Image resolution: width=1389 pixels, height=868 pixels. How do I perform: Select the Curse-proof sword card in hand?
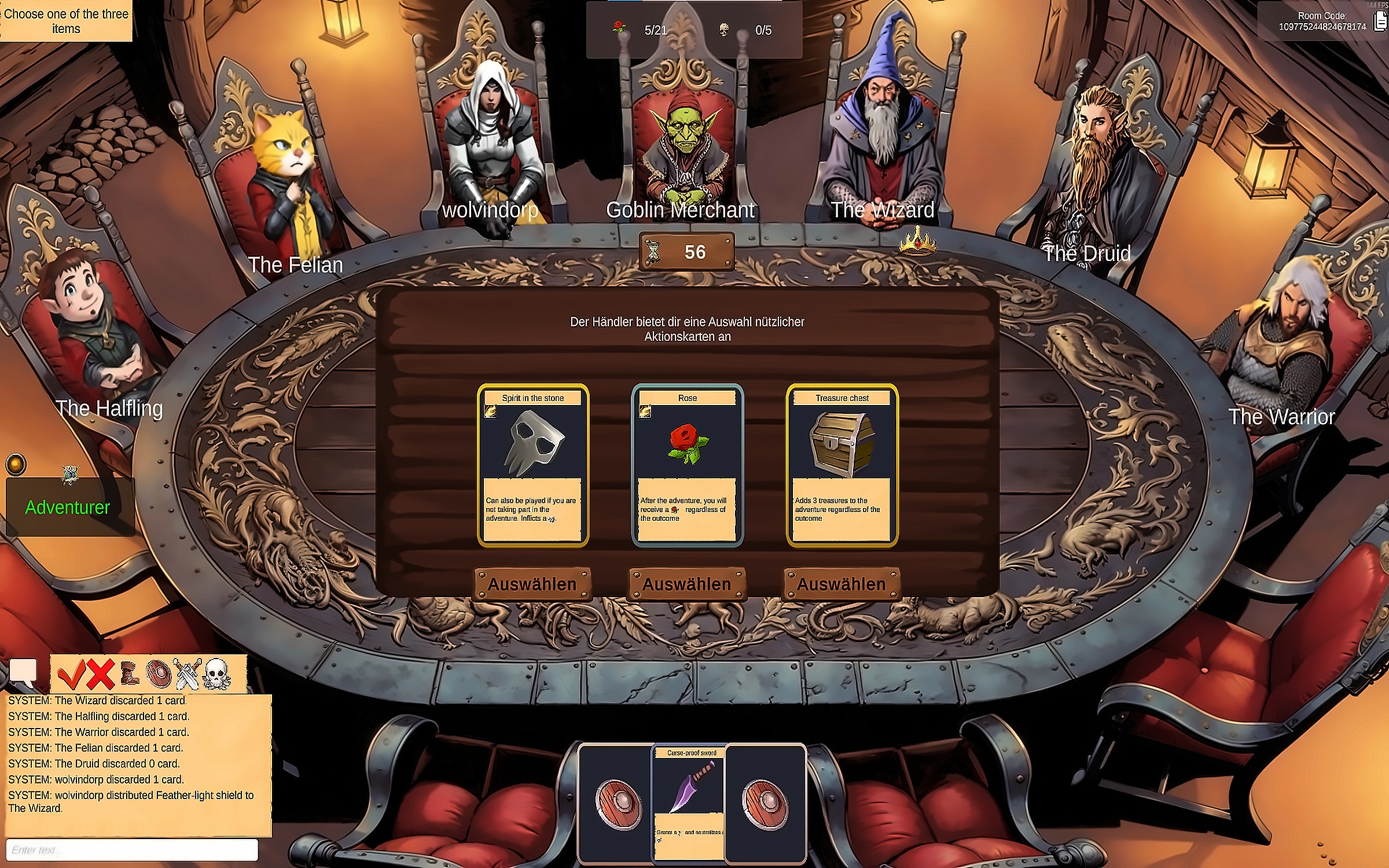pyautogui.click(x=690, y=803)
